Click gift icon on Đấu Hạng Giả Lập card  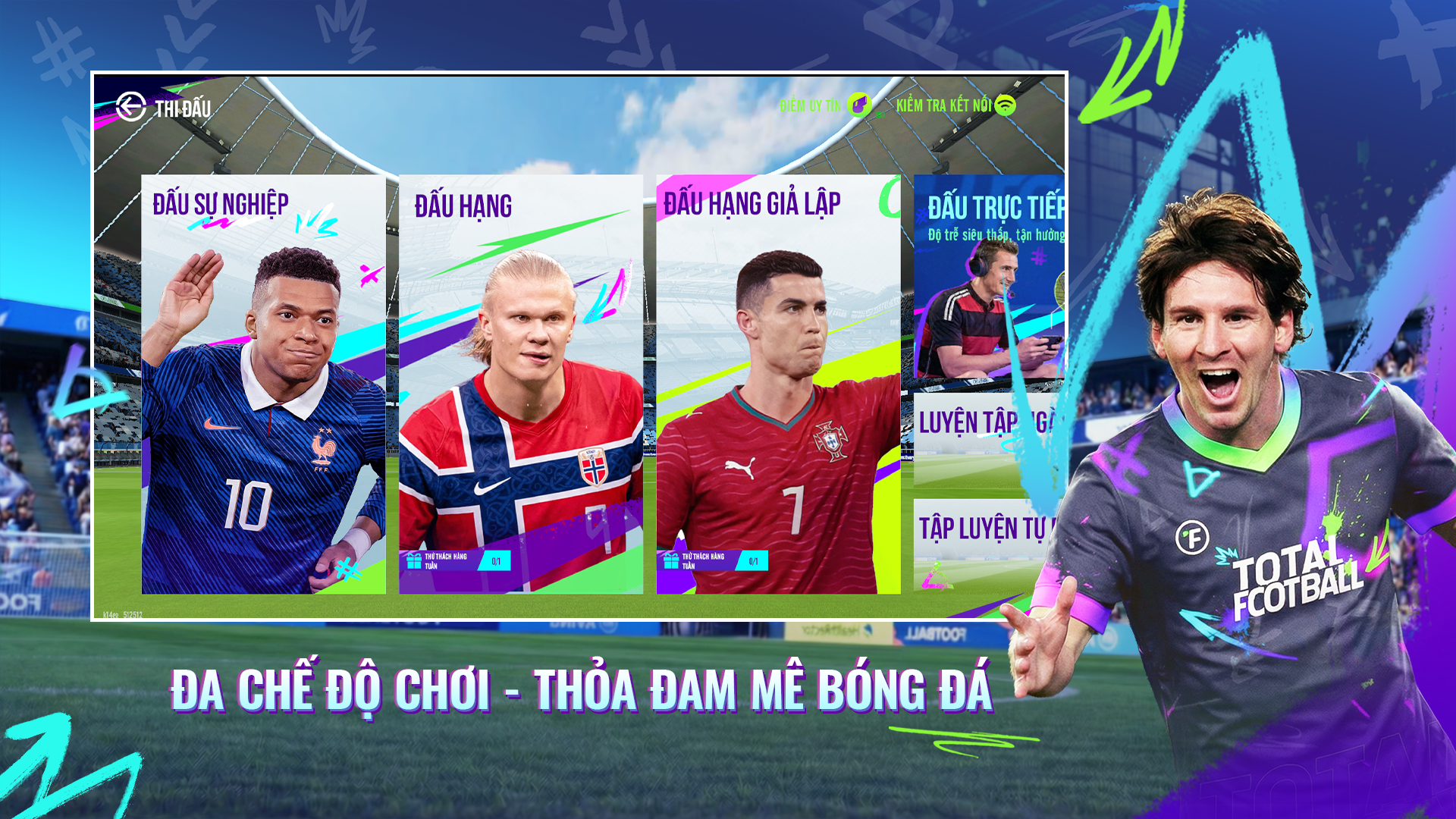[x=670, y=561]
